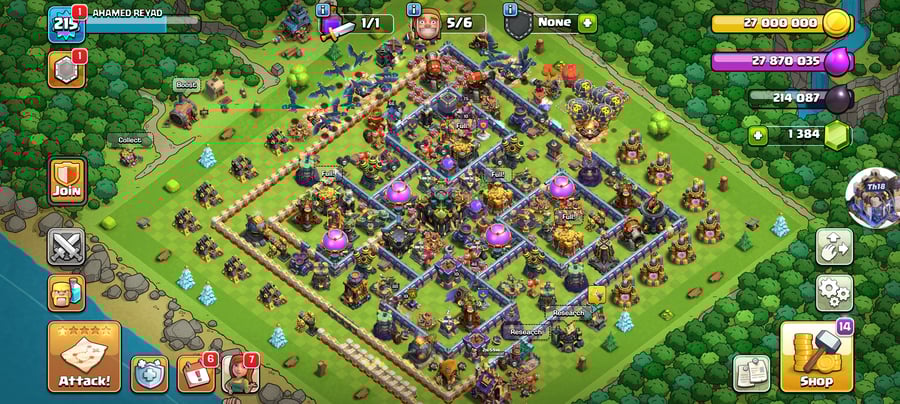Open the villager portrait button with badge 7
Viewport: 900px width, 404px height.
(x=240, y=373)
